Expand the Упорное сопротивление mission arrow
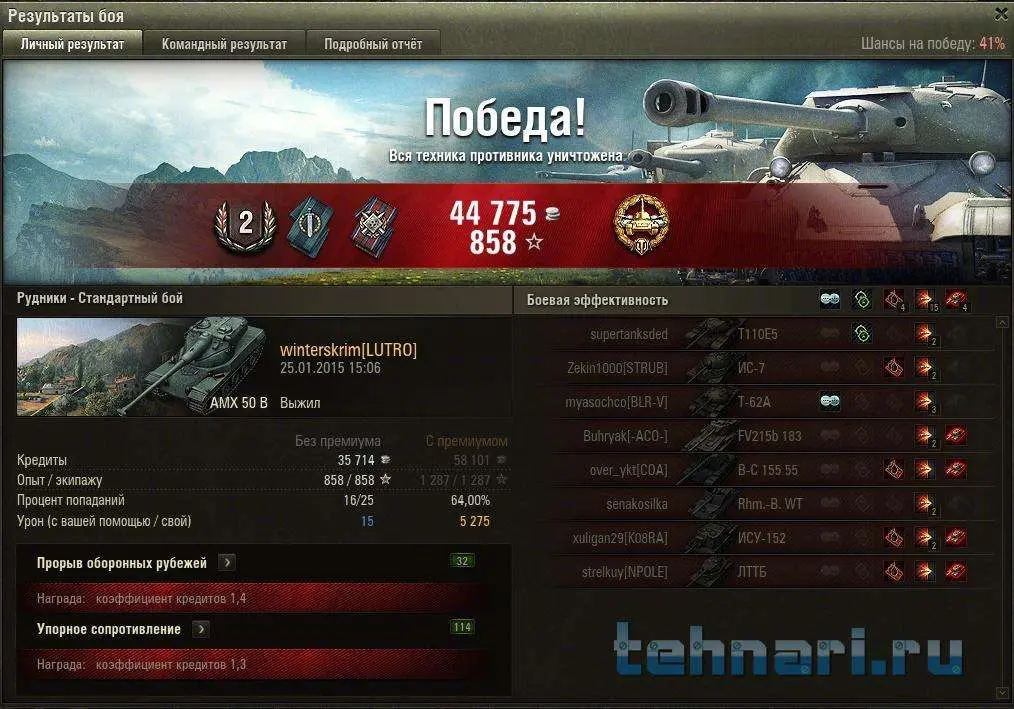Image resolution: width=1014 pixels, height=709 pixels. coord(201,629)
